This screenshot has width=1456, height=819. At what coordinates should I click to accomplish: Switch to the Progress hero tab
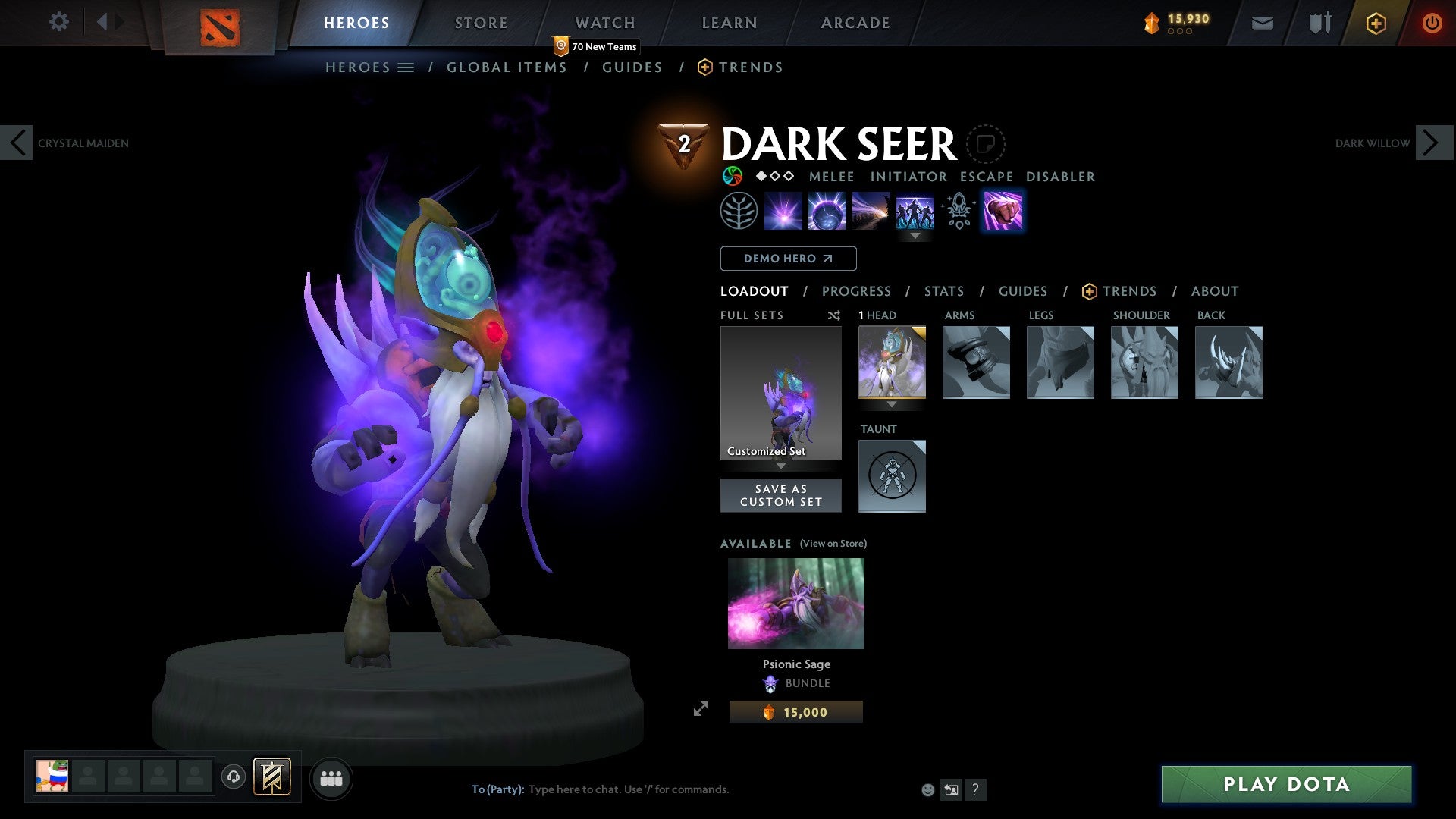(x=856, y=291)
